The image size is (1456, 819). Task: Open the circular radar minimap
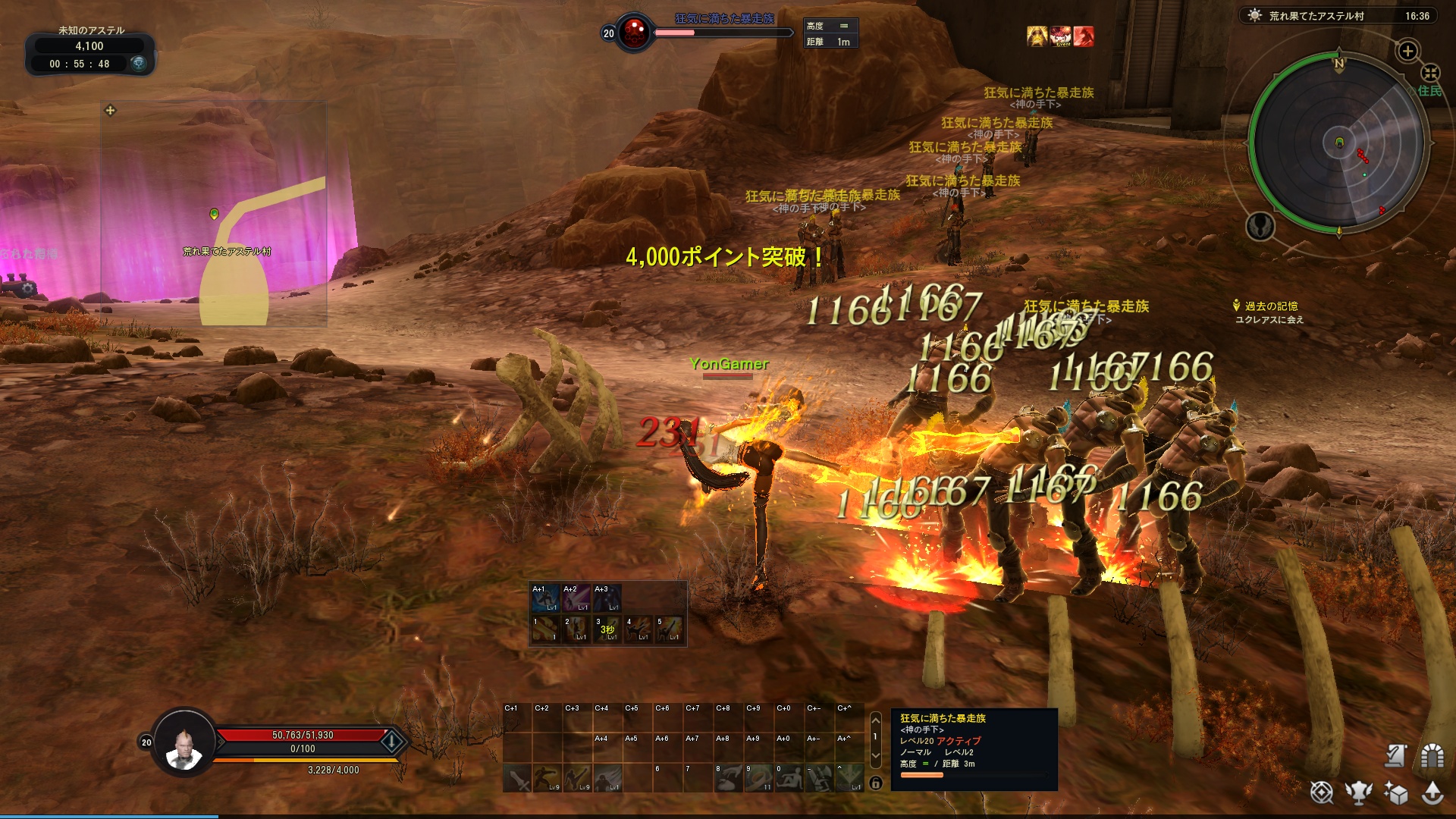click(1338, 143)
